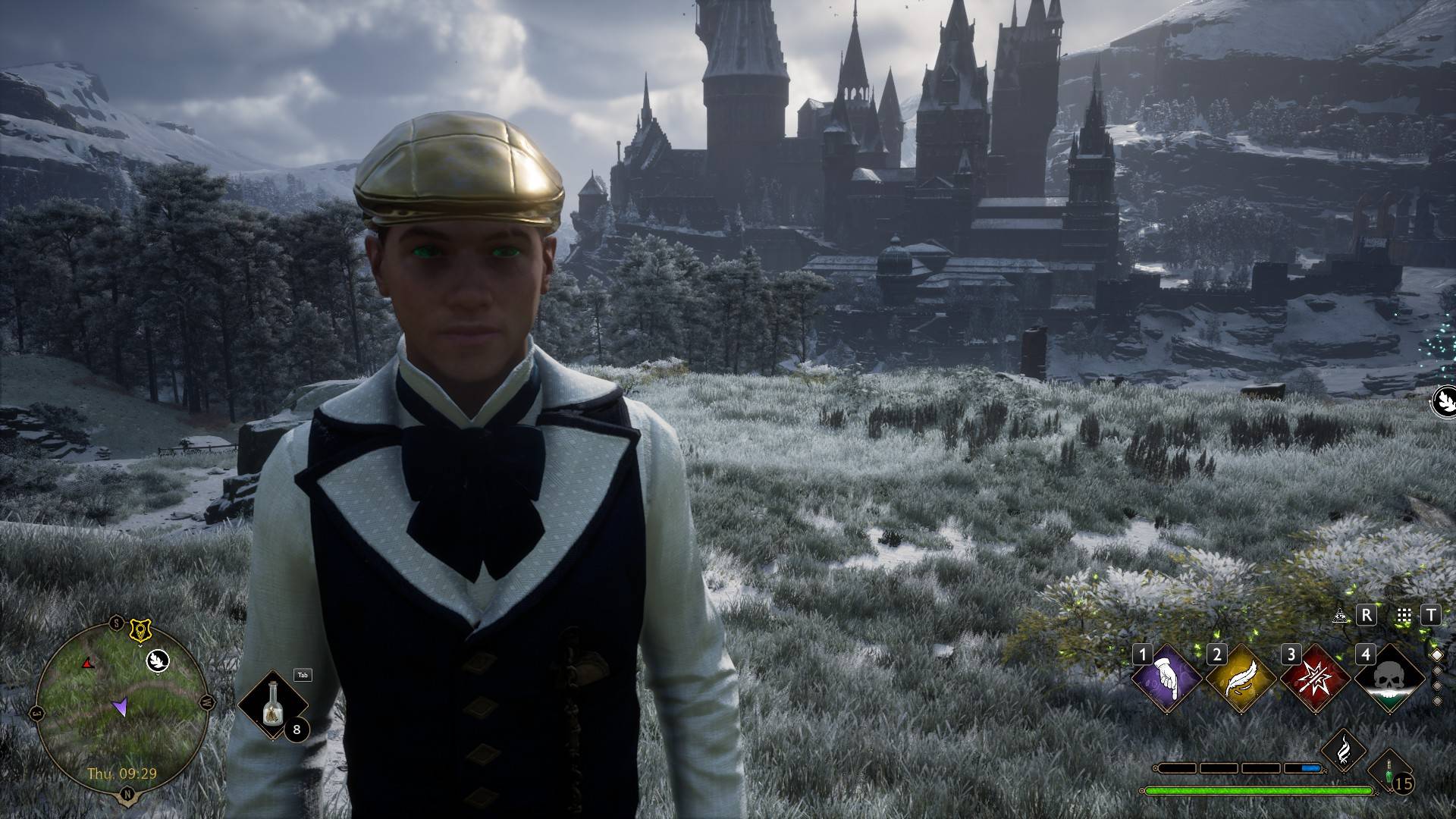The image size is (1456, 819).
Task: Select the second spell-set diamond selector
Action: pyautogui.click(x=1438, y=670)
